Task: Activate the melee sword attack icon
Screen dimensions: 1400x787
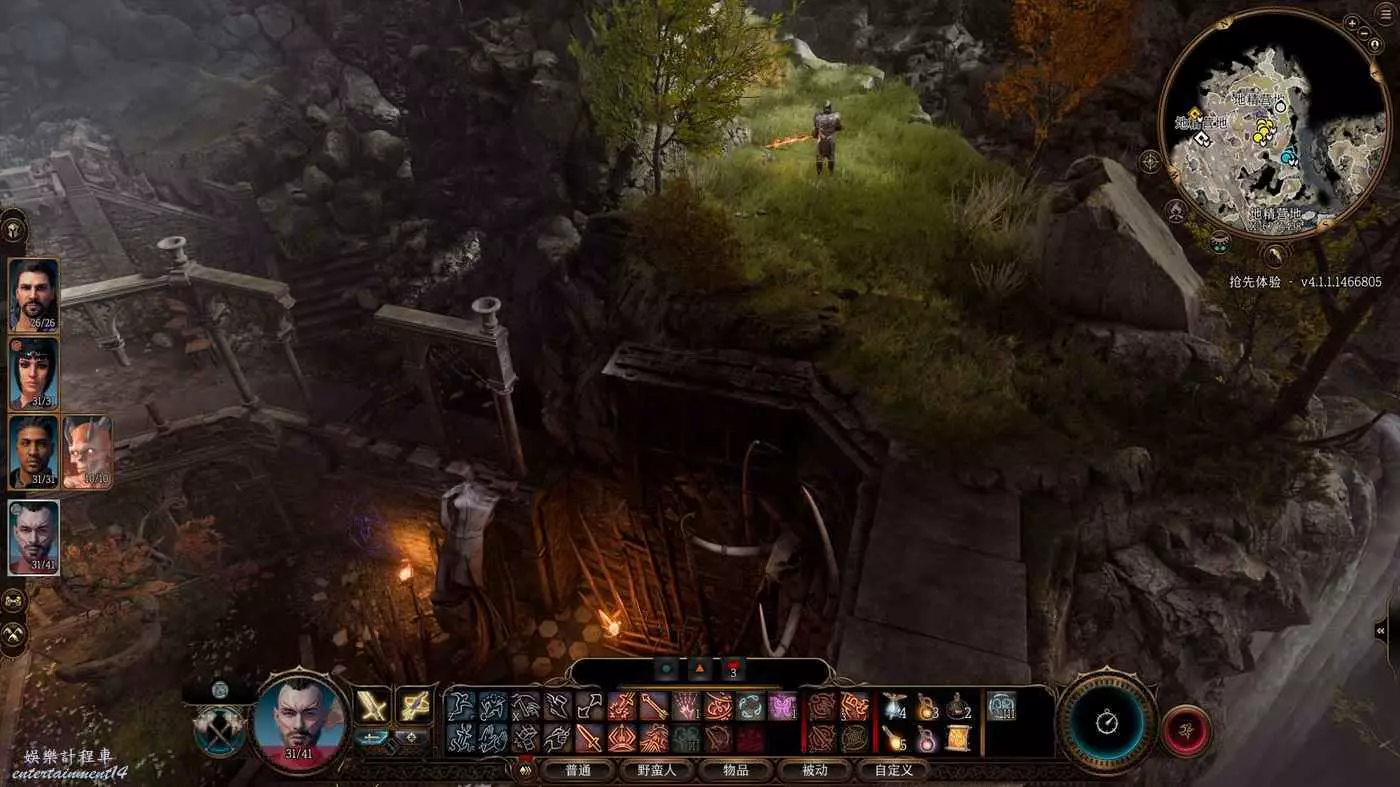Action: pyautogui.click(x=374, y=706)
